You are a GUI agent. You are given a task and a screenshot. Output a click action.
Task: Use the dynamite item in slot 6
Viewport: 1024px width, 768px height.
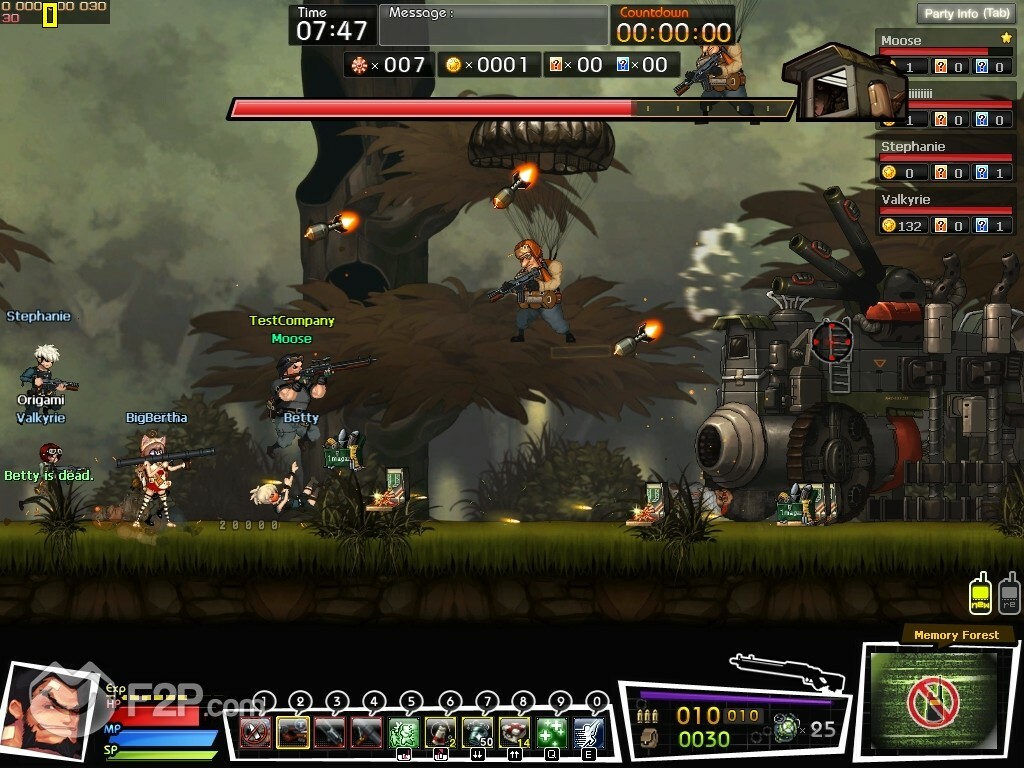pos(441,732)
